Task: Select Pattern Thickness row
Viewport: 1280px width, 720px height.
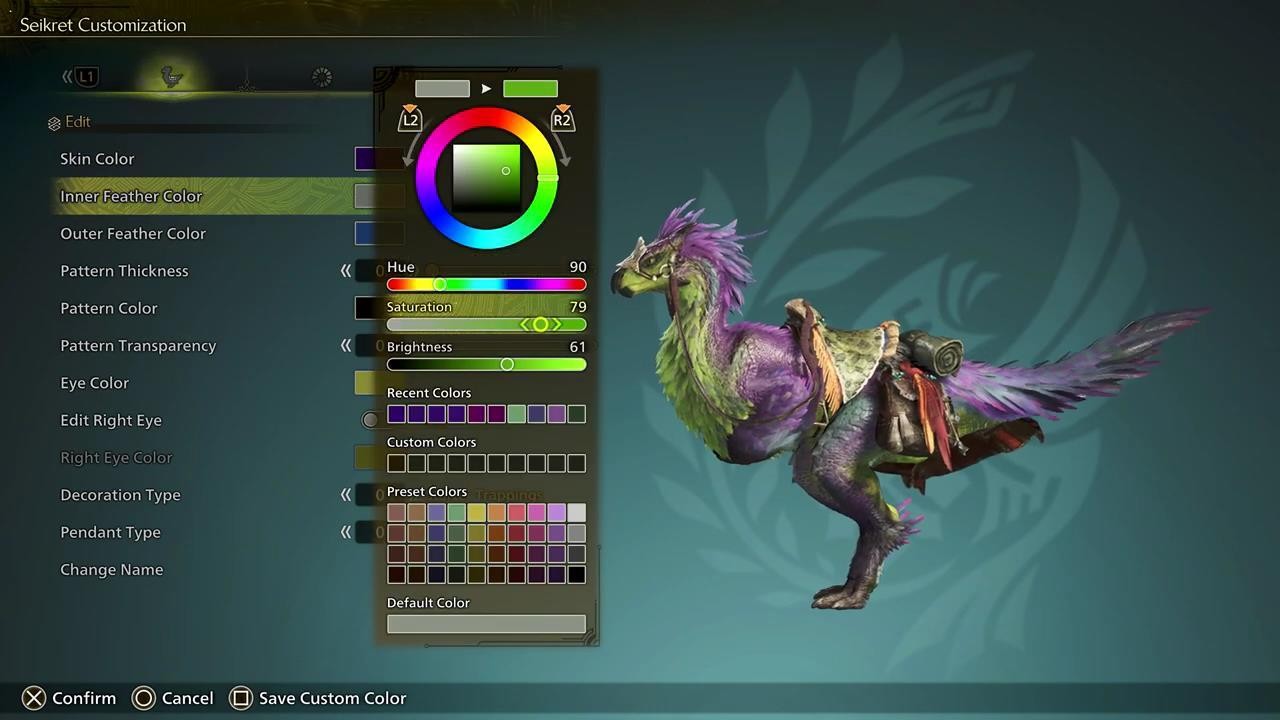Action: point(124,271)
